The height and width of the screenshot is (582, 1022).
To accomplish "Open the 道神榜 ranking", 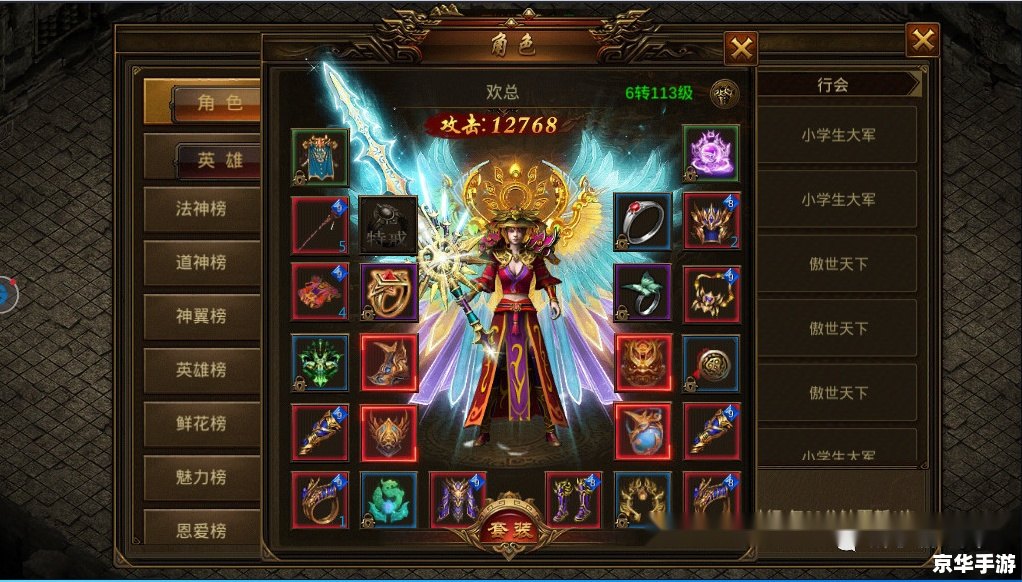I will pos(201,263).
